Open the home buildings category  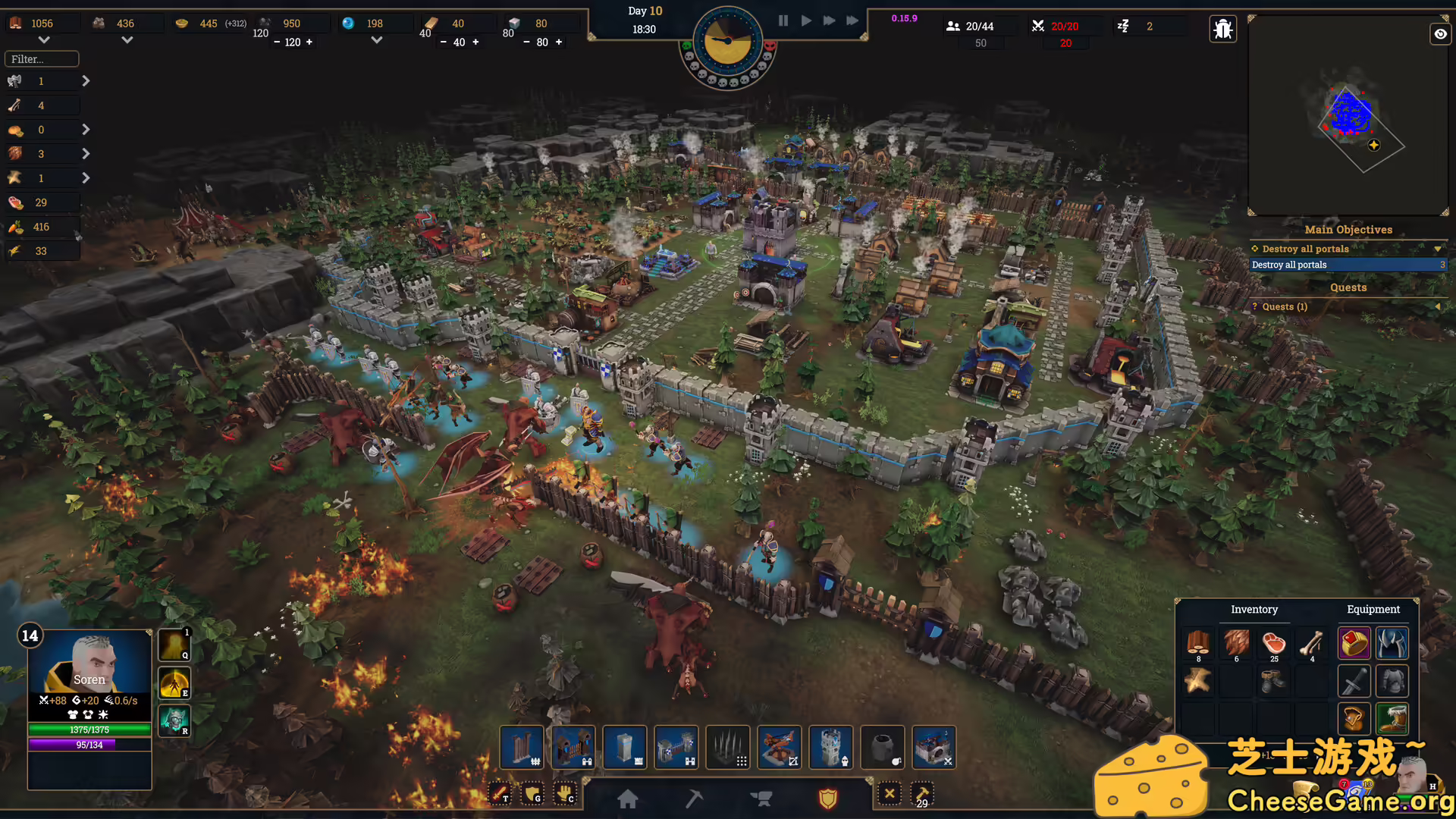628,799
